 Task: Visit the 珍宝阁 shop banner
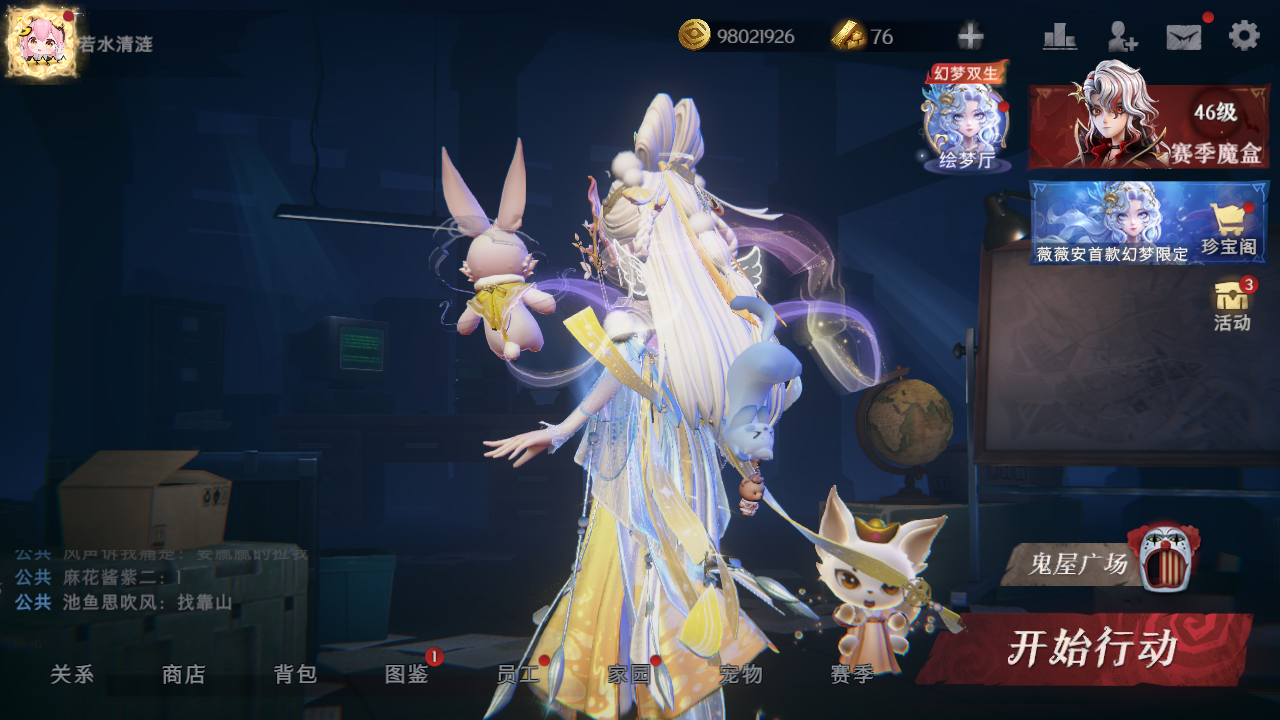1149,223
